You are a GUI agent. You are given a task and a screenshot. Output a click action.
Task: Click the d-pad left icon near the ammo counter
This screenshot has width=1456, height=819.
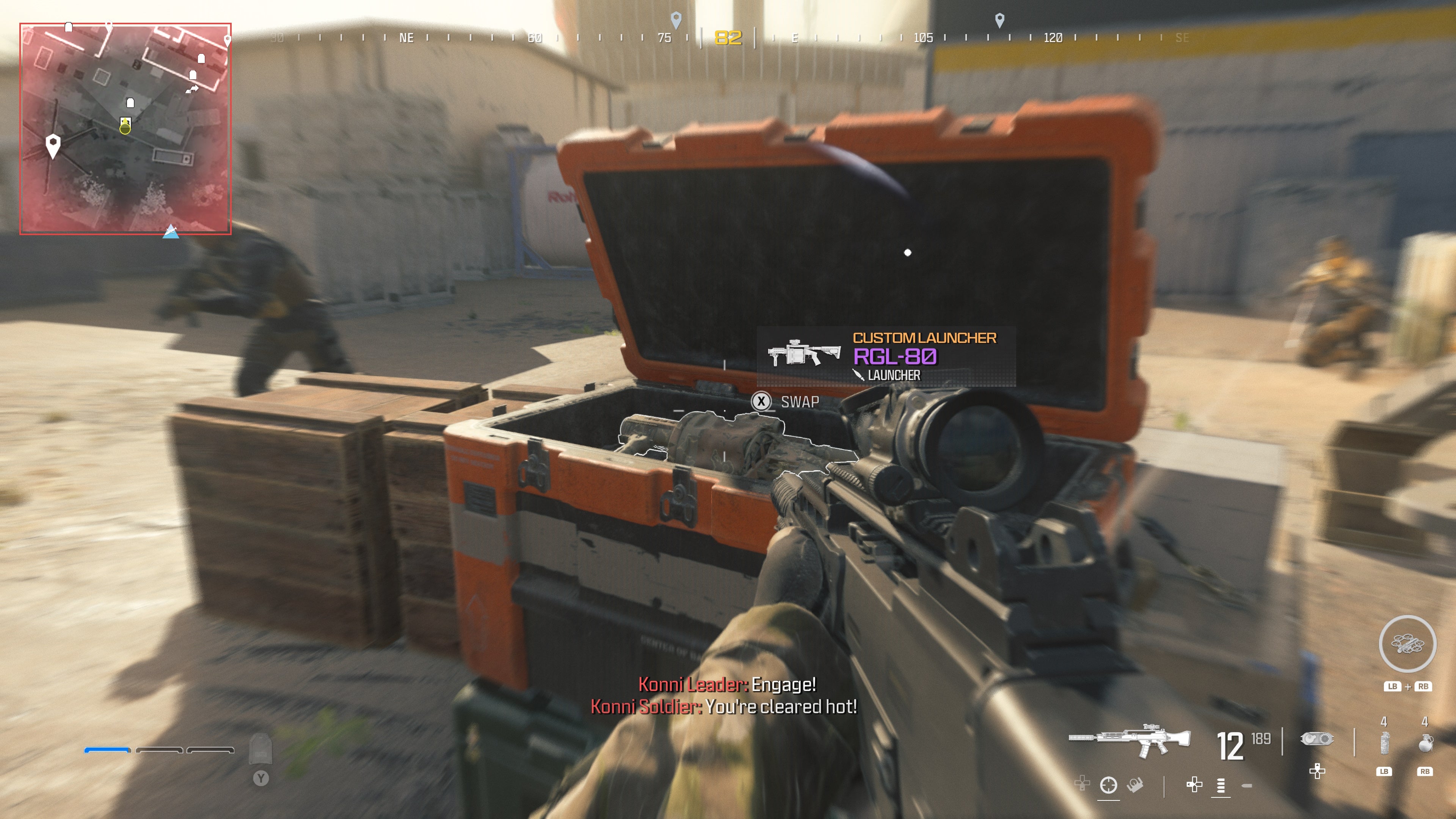[x=1195, y=784]
